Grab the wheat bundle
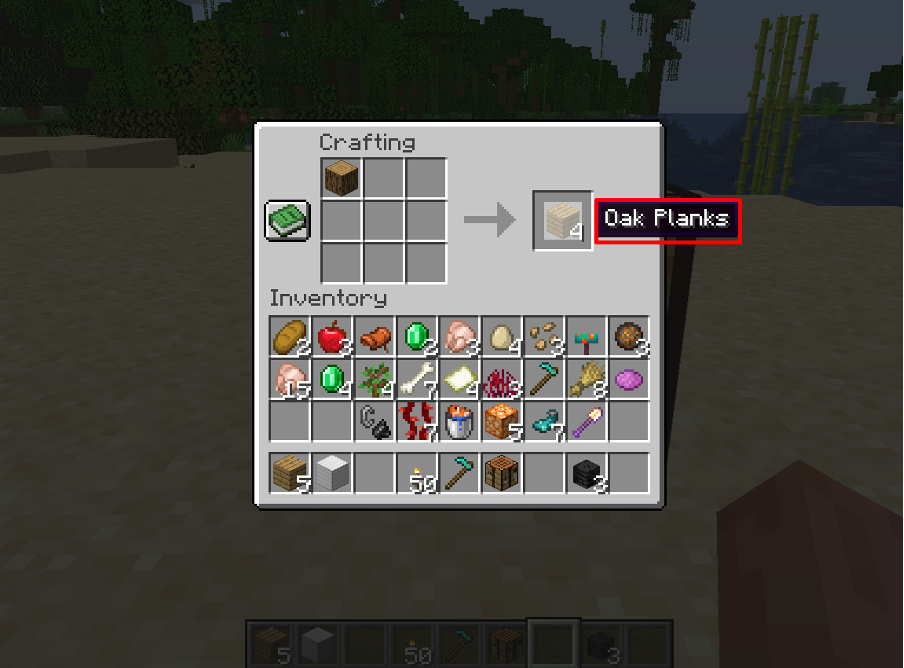 (586, 380)
